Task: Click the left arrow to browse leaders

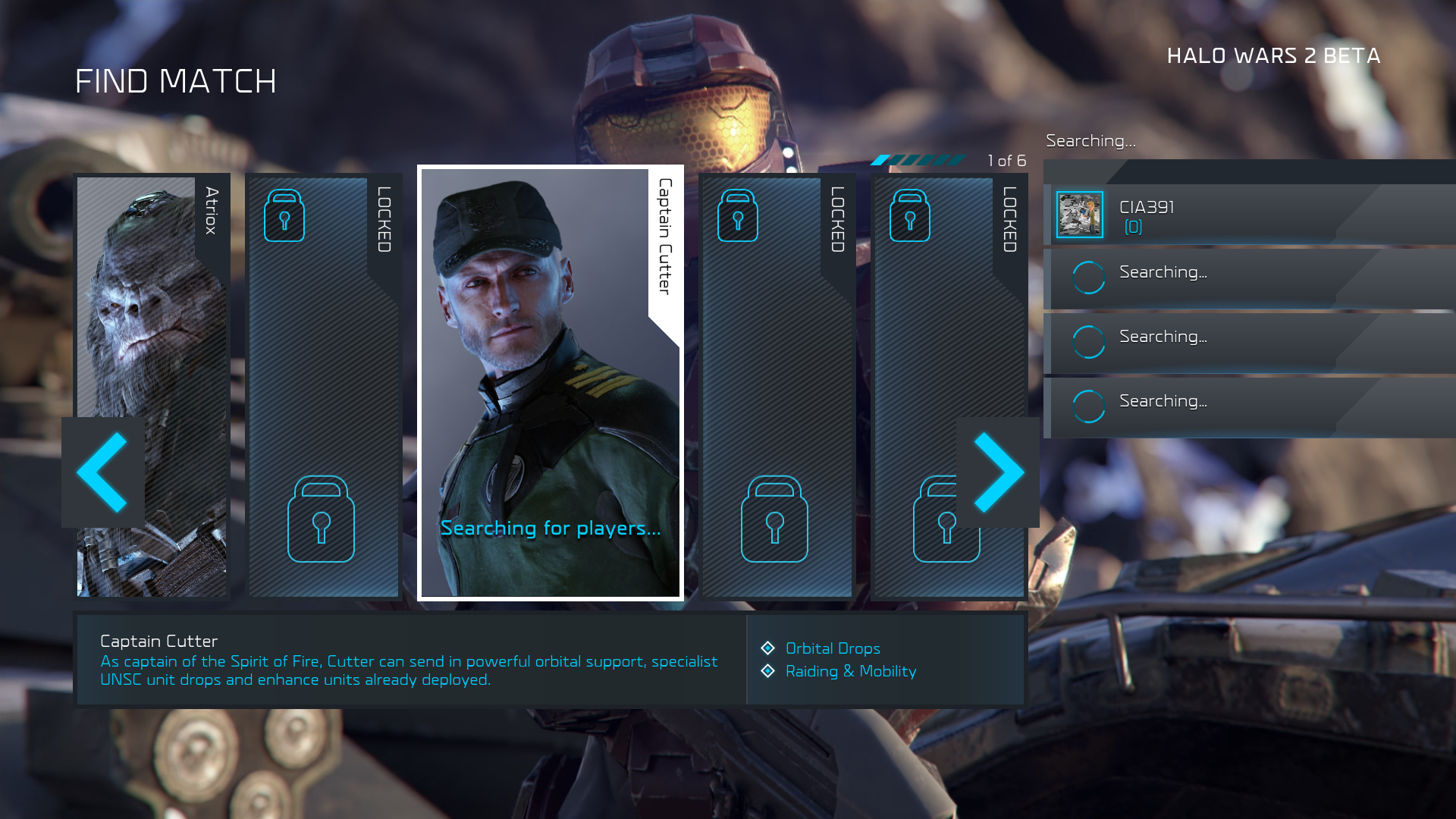Action: coord(102,472)
